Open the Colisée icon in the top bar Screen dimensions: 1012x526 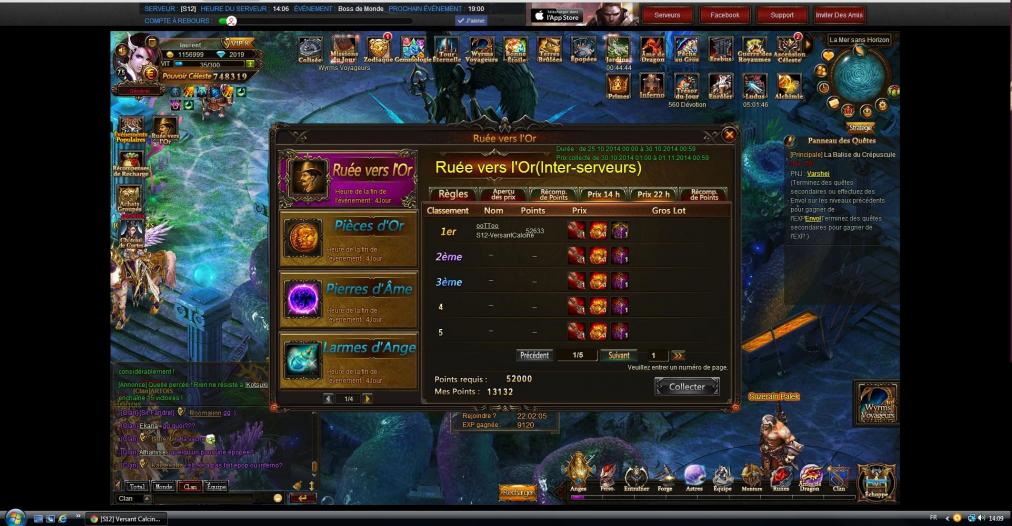coord(310,48)
